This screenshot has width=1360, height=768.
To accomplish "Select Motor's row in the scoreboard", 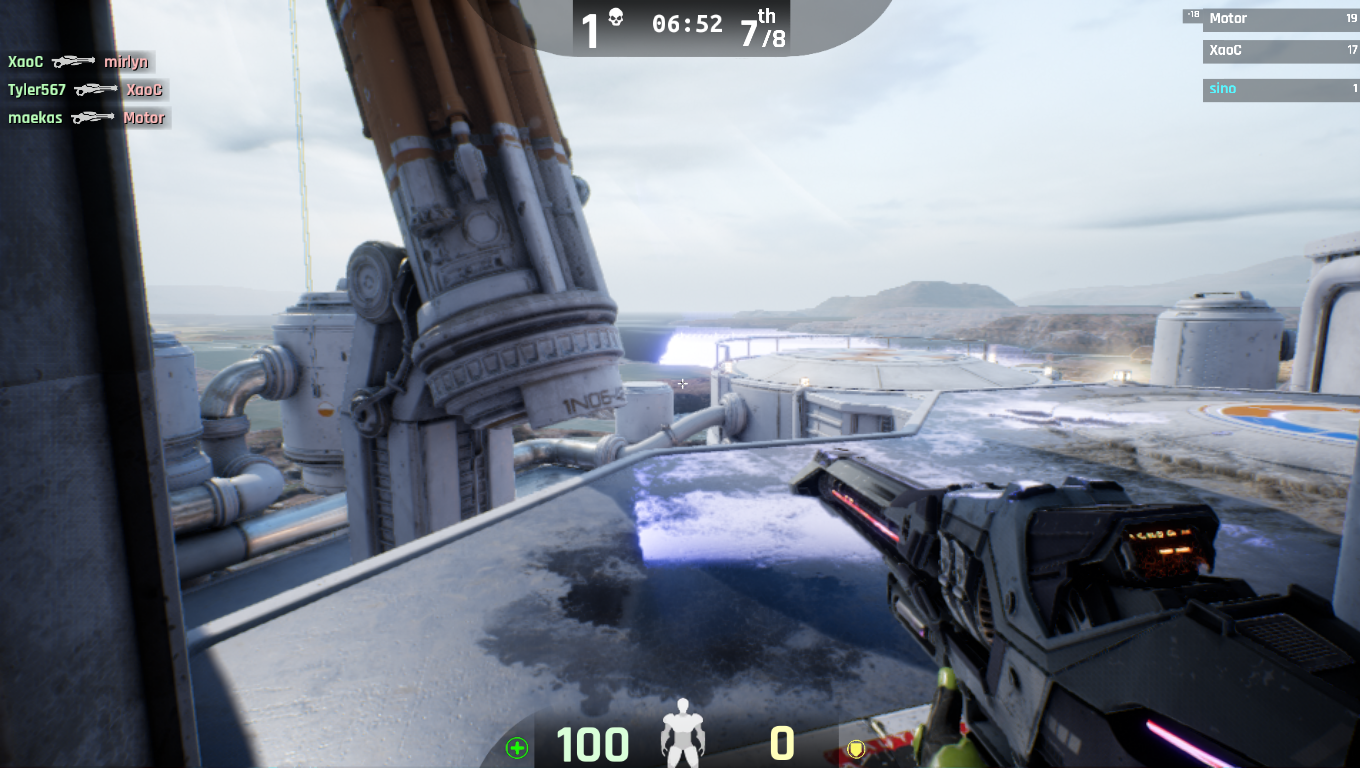I will tap(1280, 19).
